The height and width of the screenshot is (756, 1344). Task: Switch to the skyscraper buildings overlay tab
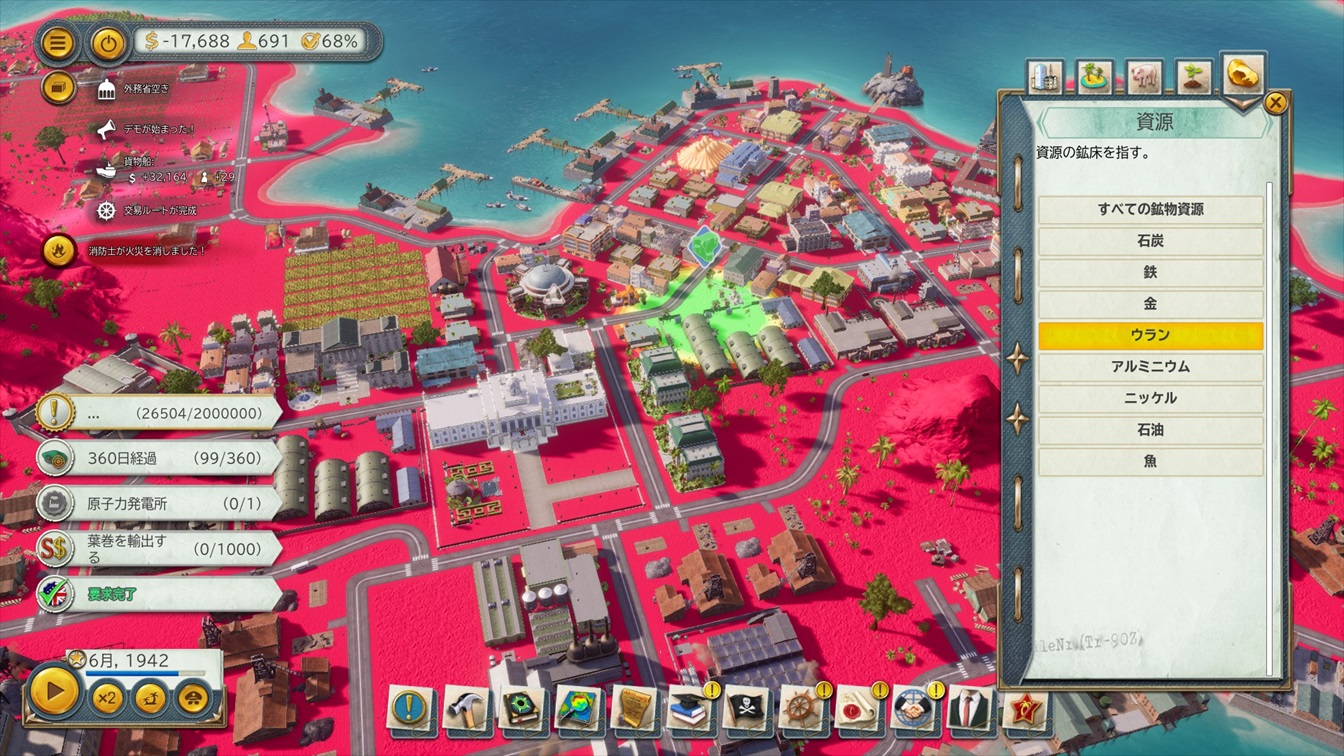[x=1045, y=77]
